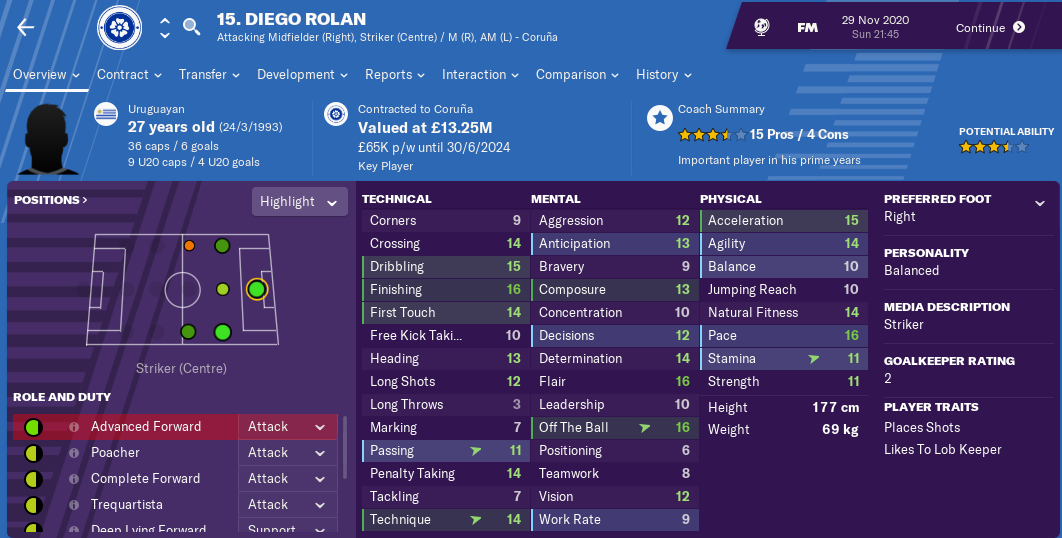The height and width of the screenshot is (538, 1062).
Task: Open the Comparison menu
Action: 577,75
